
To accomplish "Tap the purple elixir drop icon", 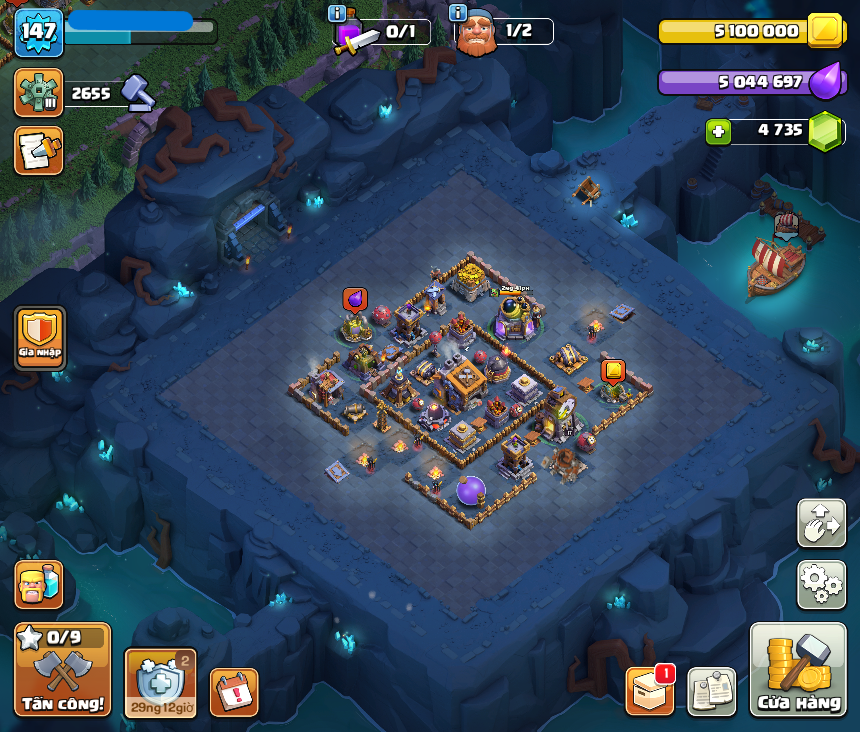I will pos(825,82).
